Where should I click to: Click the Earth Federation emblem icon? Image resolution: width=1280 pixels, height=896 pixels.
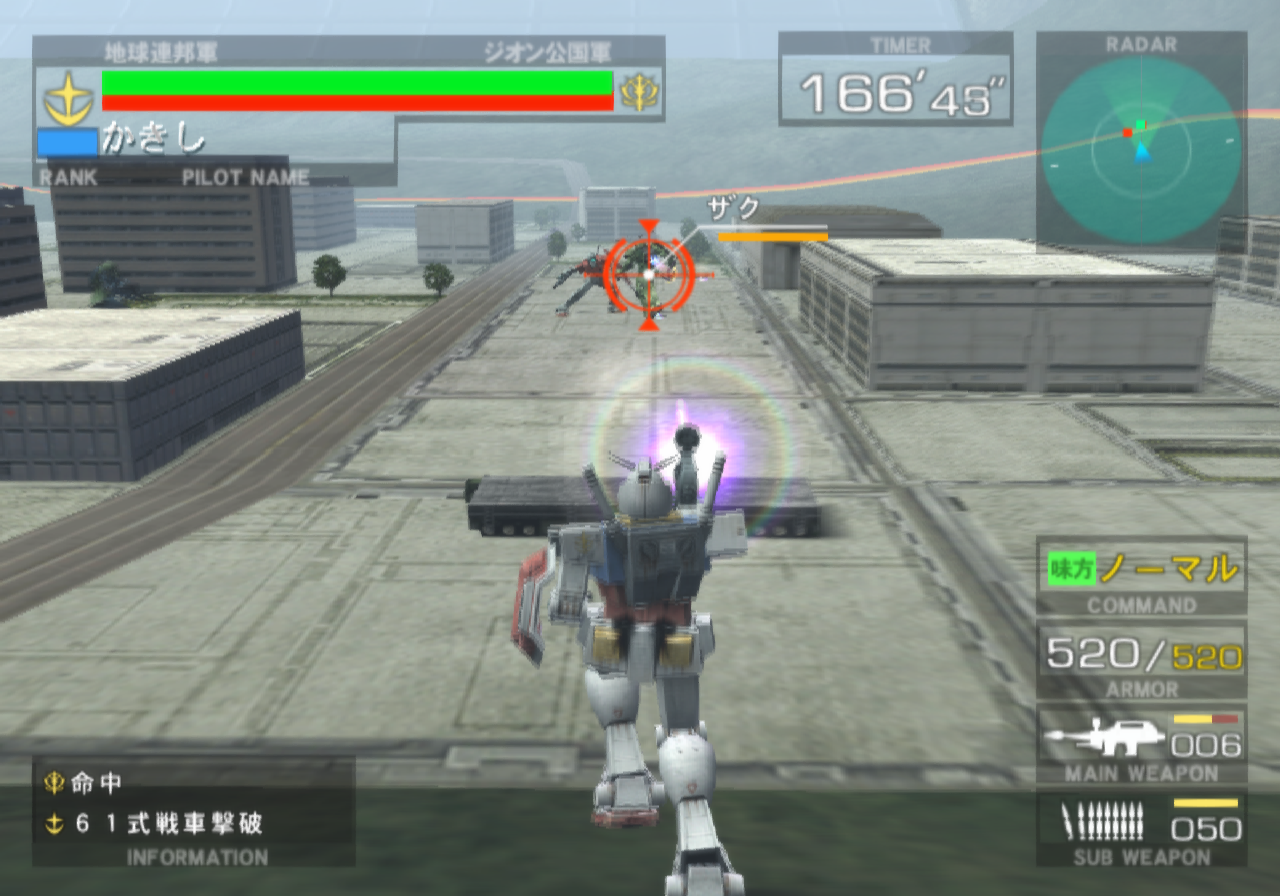click(68, 98)
